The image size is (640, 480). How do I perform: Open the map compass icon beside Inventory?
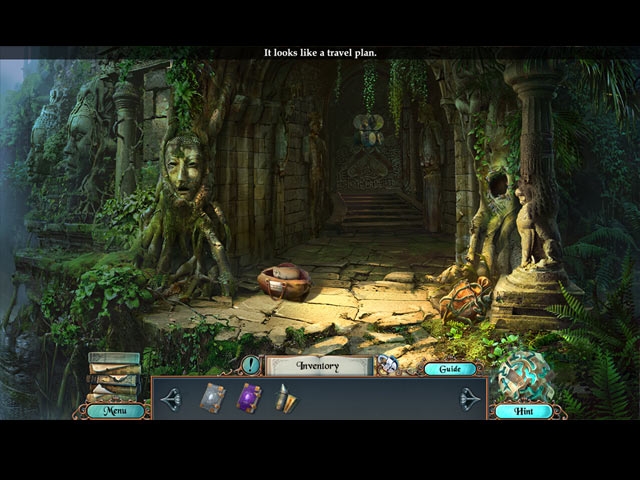[387, 365]
